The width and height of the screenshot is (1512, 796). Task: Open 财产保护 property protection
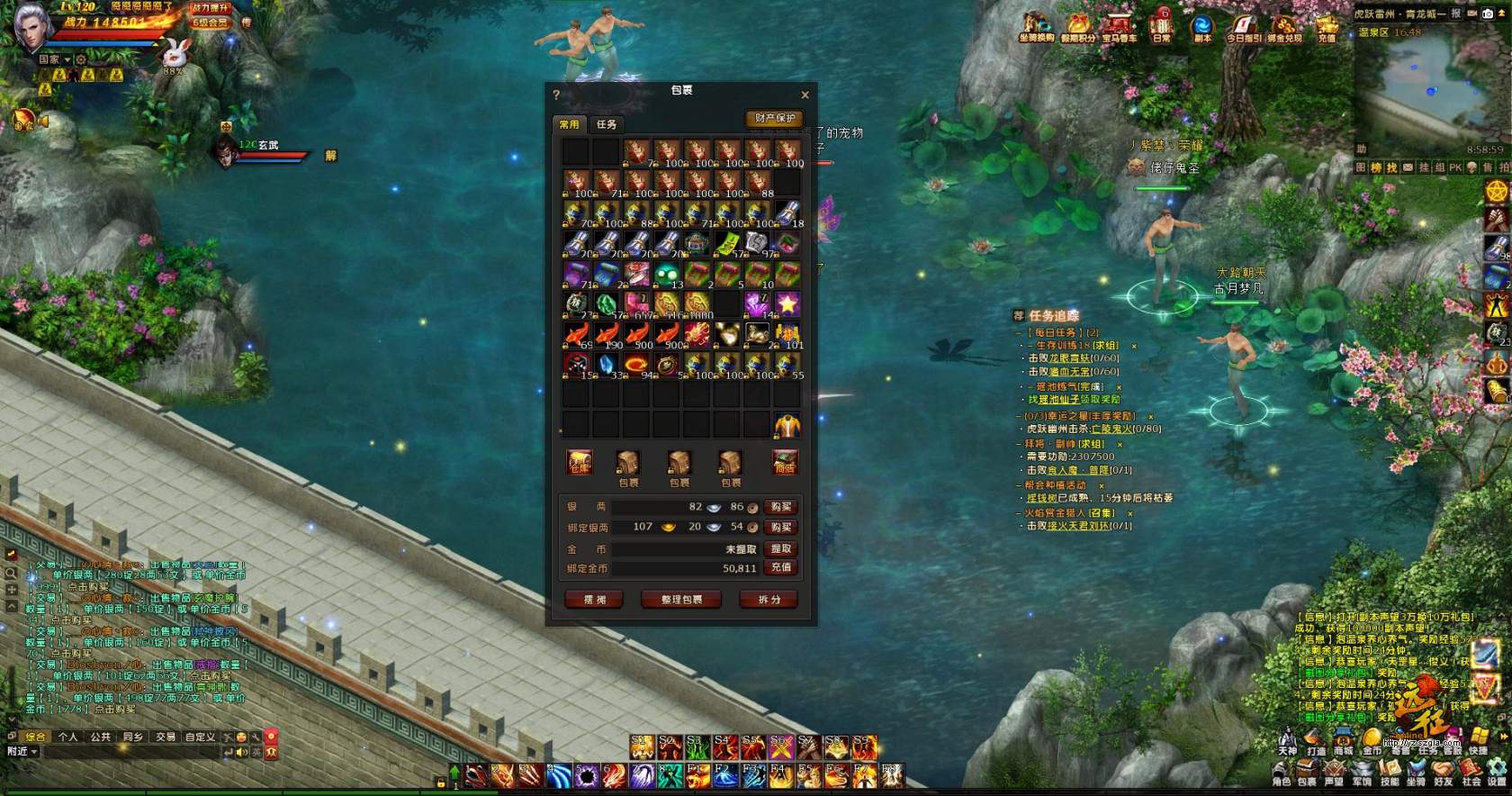click(774, 118)
